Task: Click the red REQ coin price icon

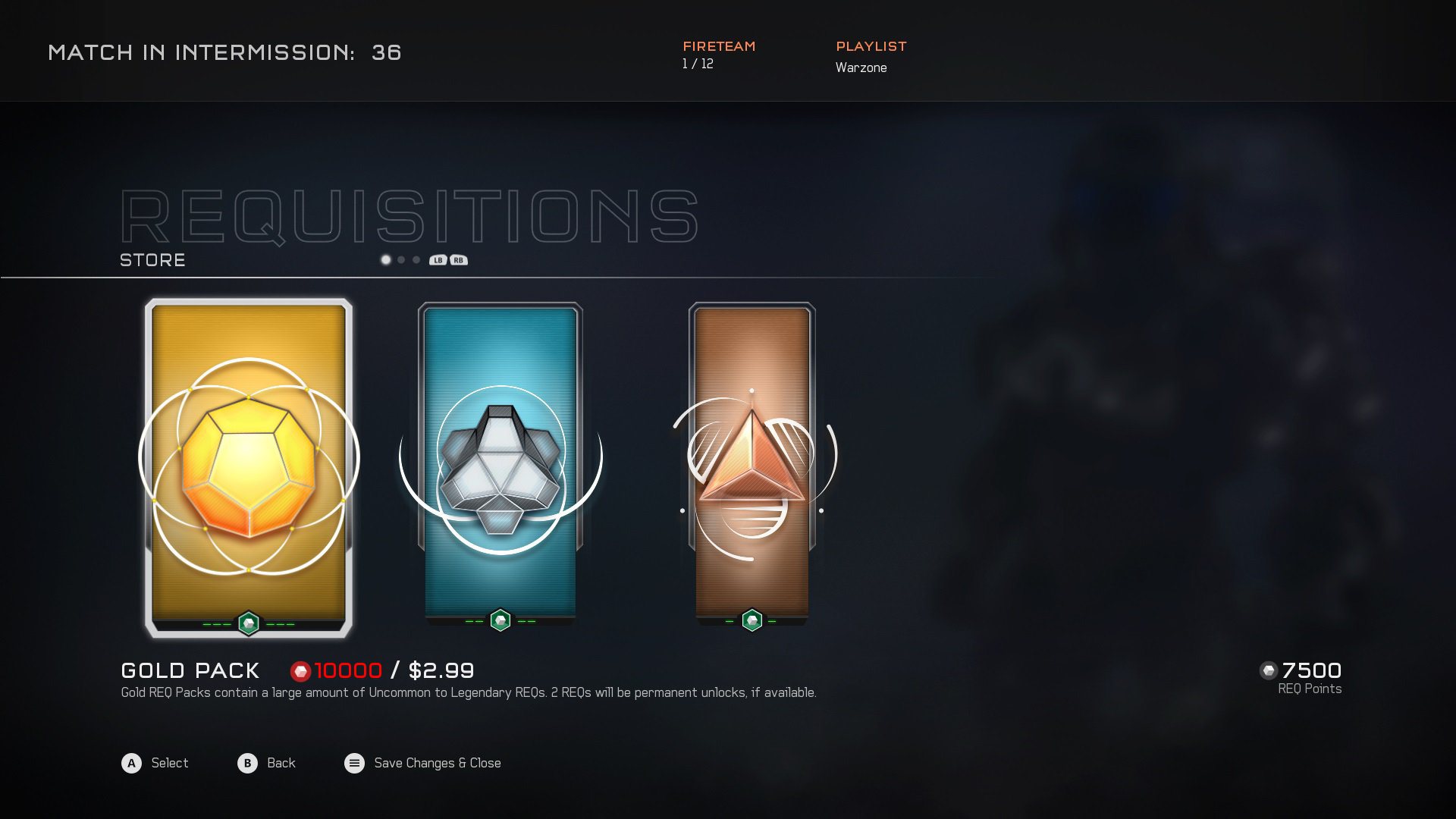Action: [302, 670]
